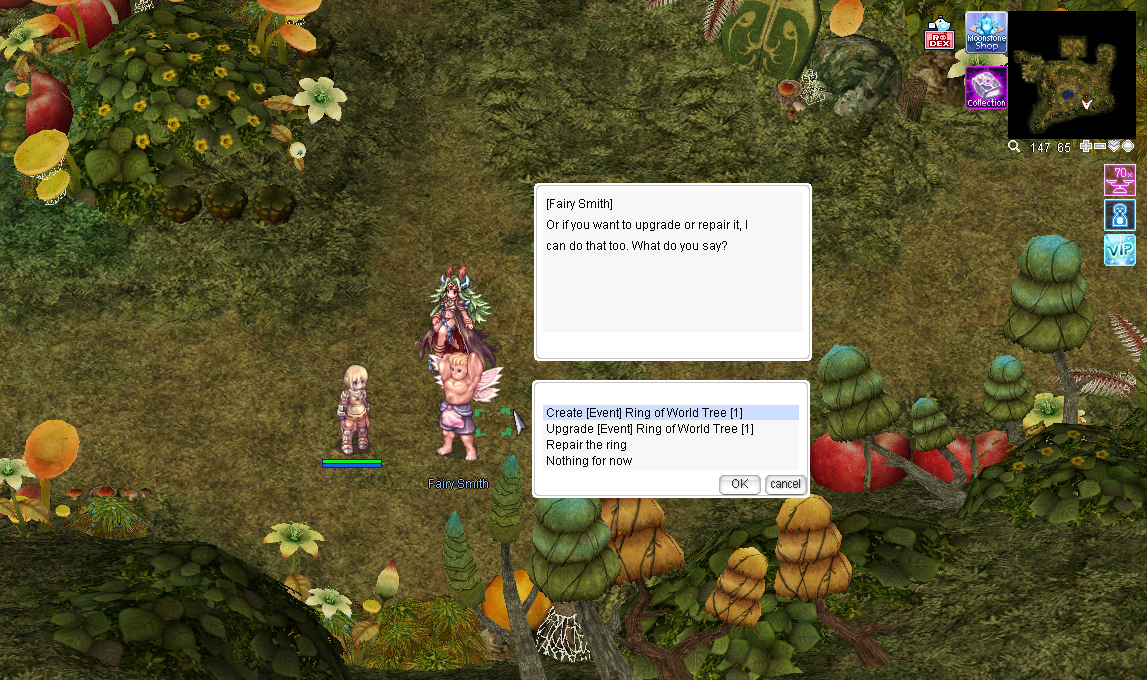Open the Collection book
Image resolution: width=1147 pixels, height=680 pixels.
(986, 88)
